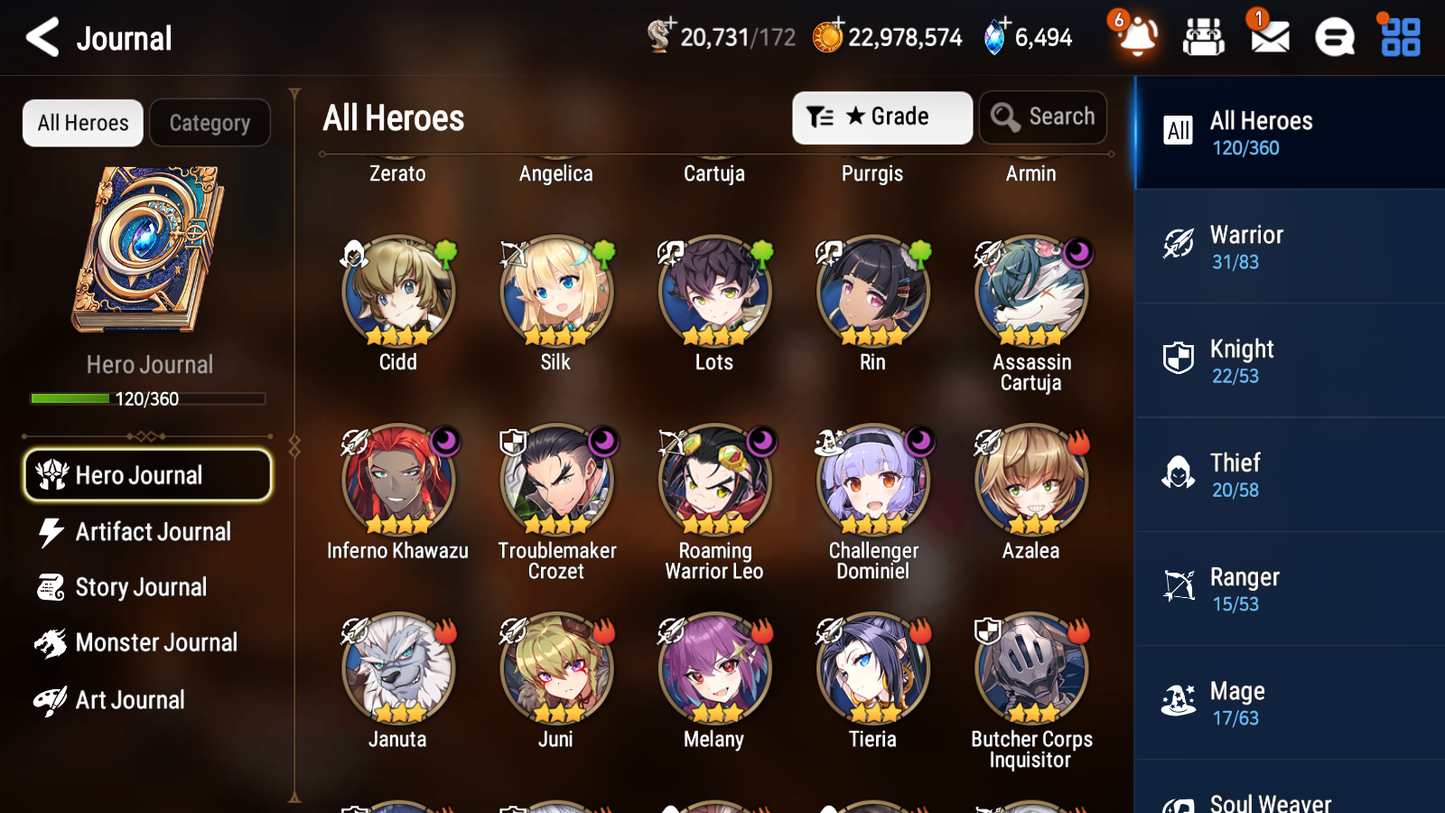The image size is (1445, 813).
Task: Open the chat window icon
Action: [x=1333, y=36]
